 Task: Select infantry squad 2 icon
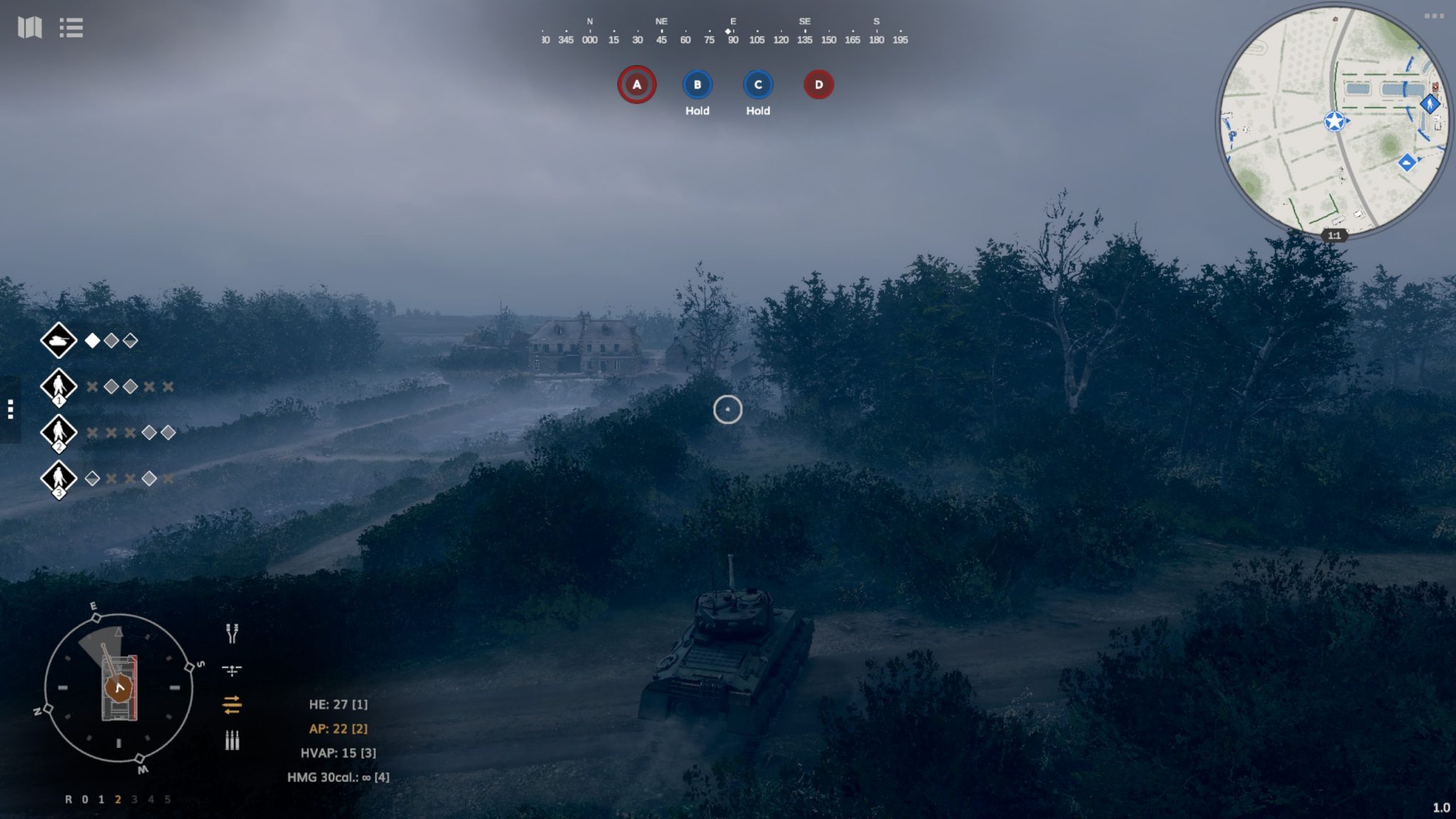58,432
